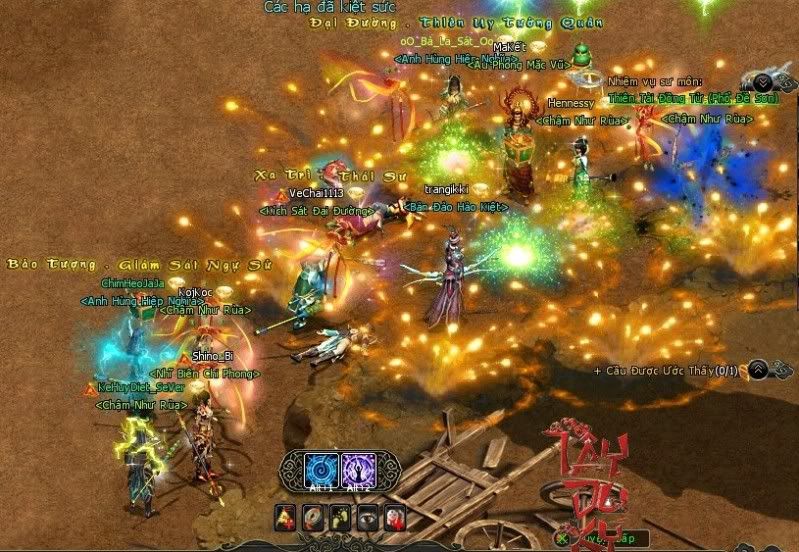The height and width of the screenshot is (552, 799).
Task: Click the silver ring icon
Action: [x=312, y=518]
